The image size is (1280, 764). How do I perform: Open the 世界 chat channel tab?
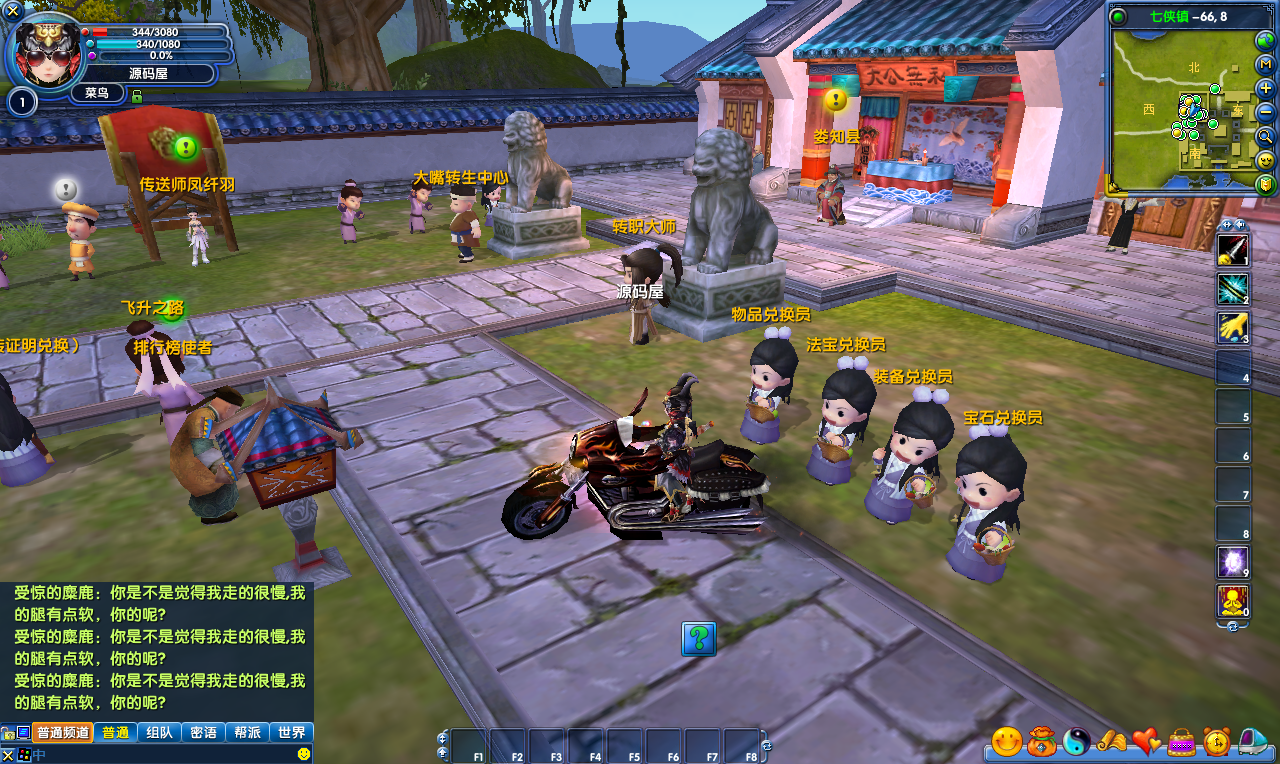point(292,732)
